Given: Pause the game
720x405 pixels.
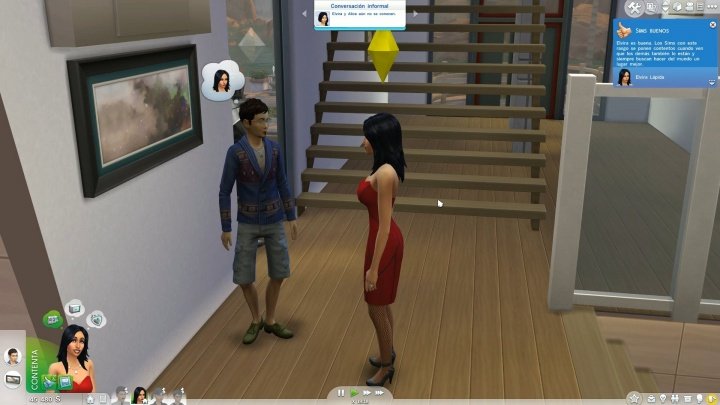Looking at the screenshot, I should click(341, 393).
